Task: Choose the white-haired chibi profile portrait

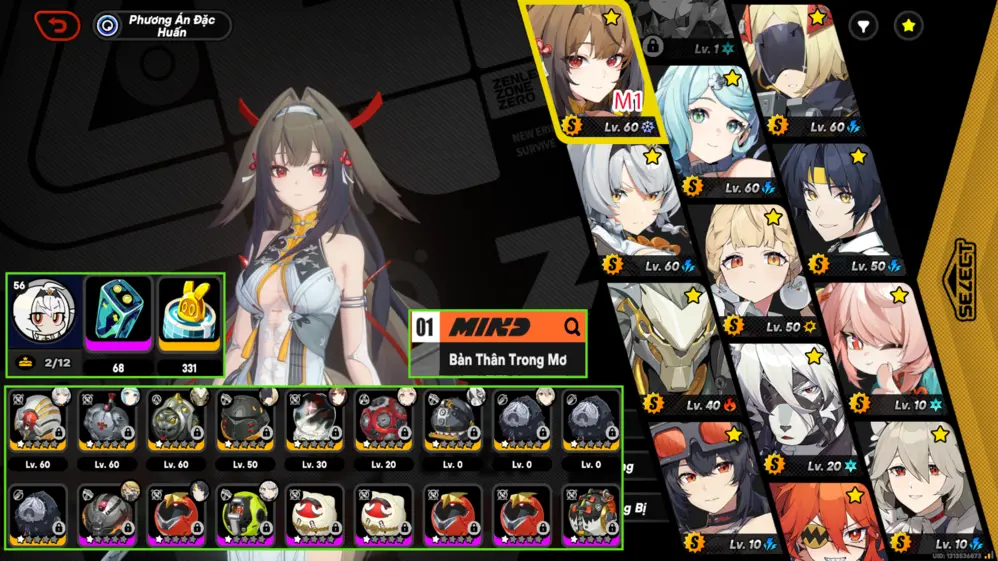Action: pyautogui.click(x=42, y=312)
